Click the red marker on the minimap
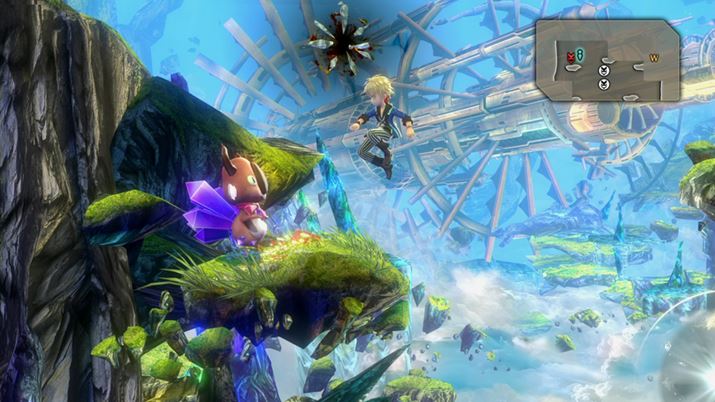The height and width of the screenshot is (402, 715). 569,56
